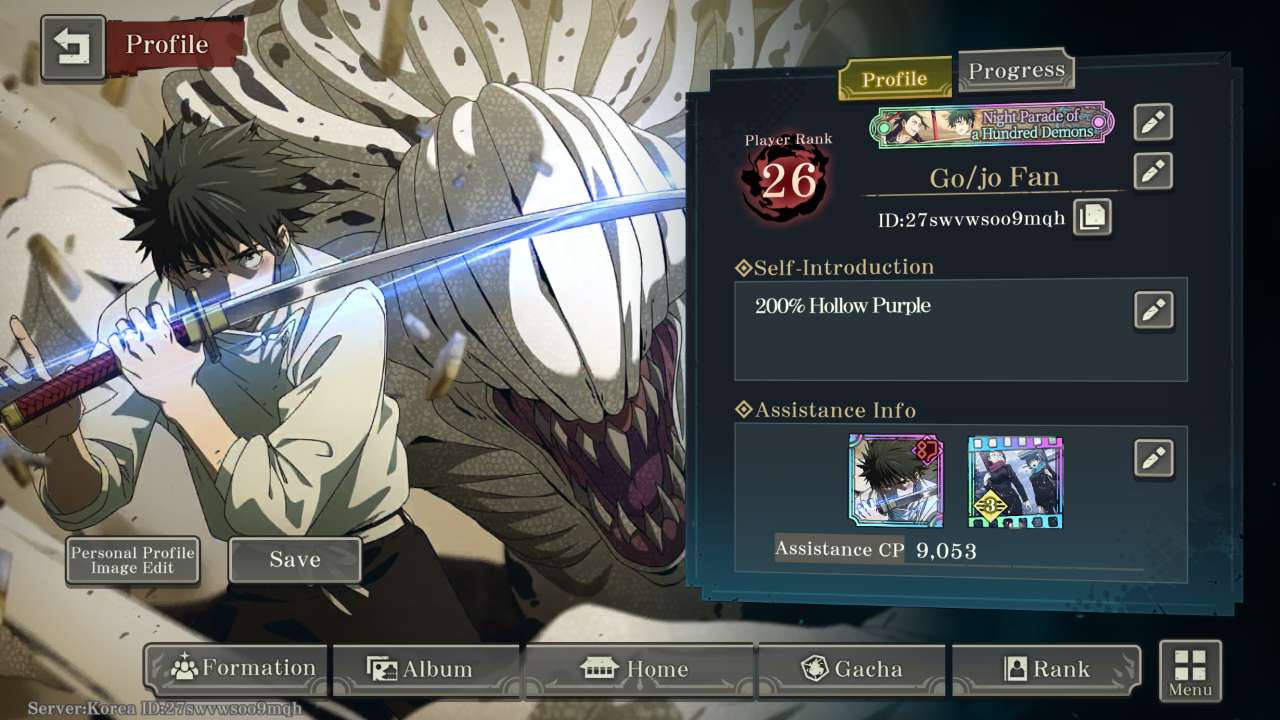Edit the Night Parade title banner
Screen dimensions: 1280x720
[x=1153, y=122]
